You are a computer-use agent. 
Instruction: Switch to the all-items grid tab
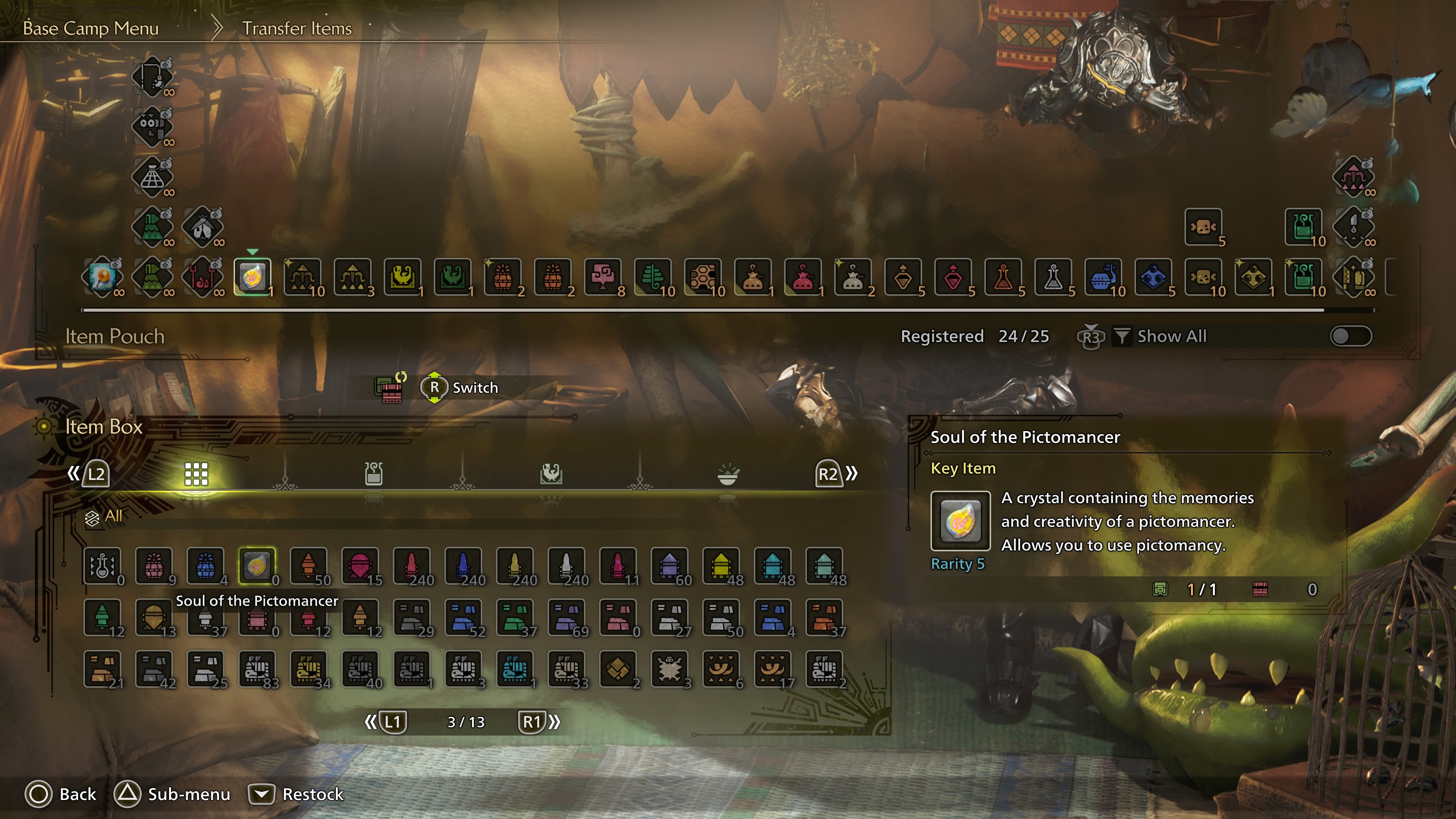(196, 474)
